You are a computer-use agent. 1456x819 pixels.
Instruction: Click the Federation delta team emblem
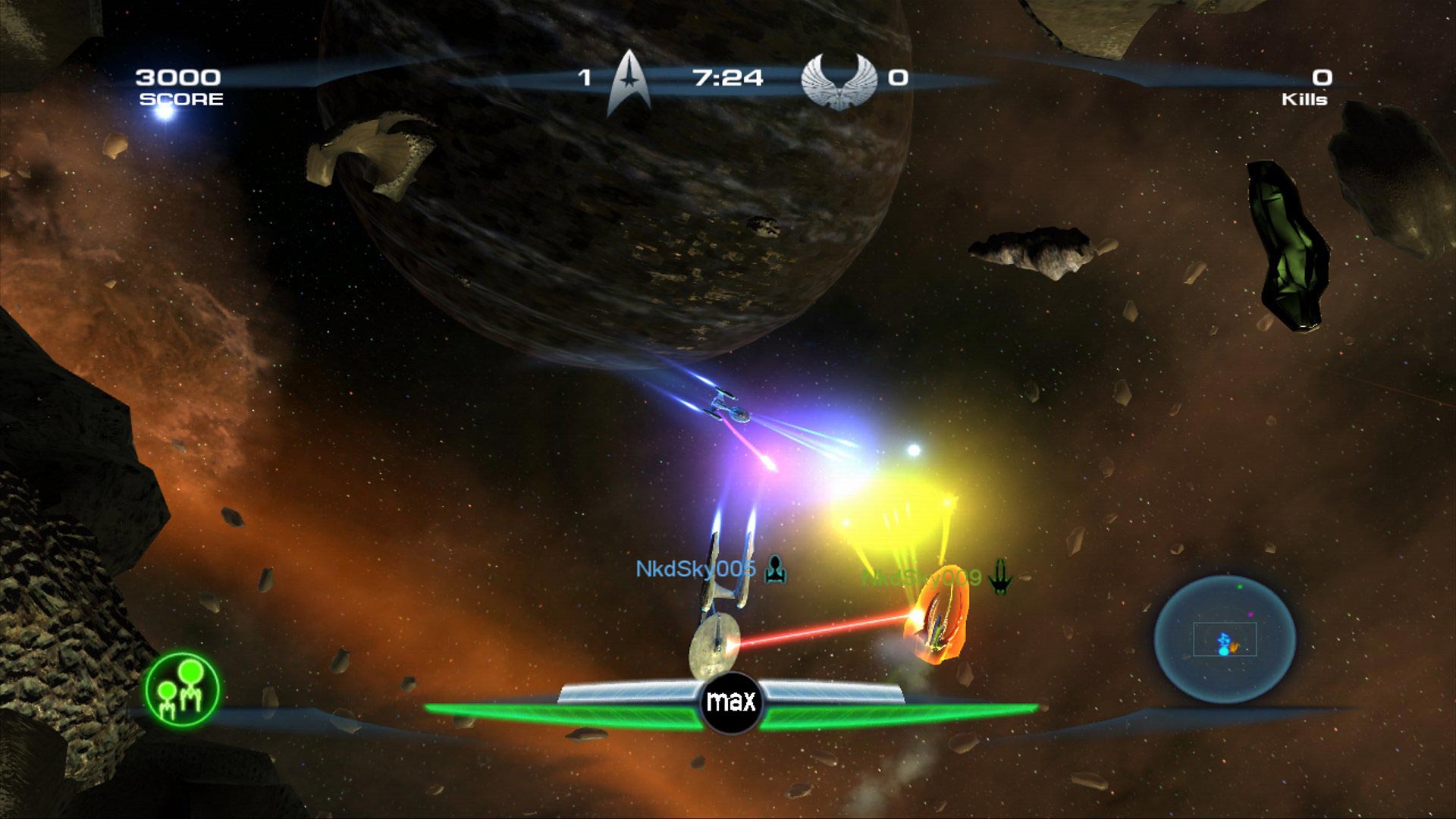[x=629, y=82]
